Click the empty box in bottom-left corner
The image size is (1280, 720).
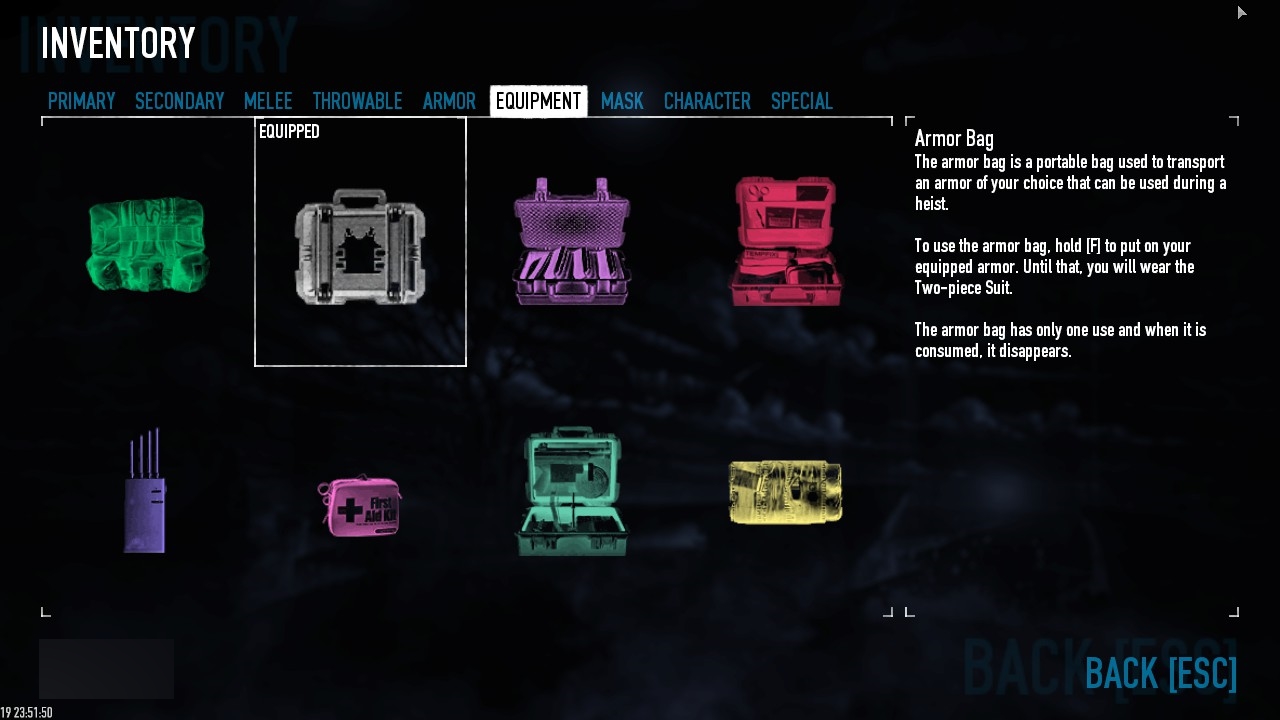click(105, 668)
